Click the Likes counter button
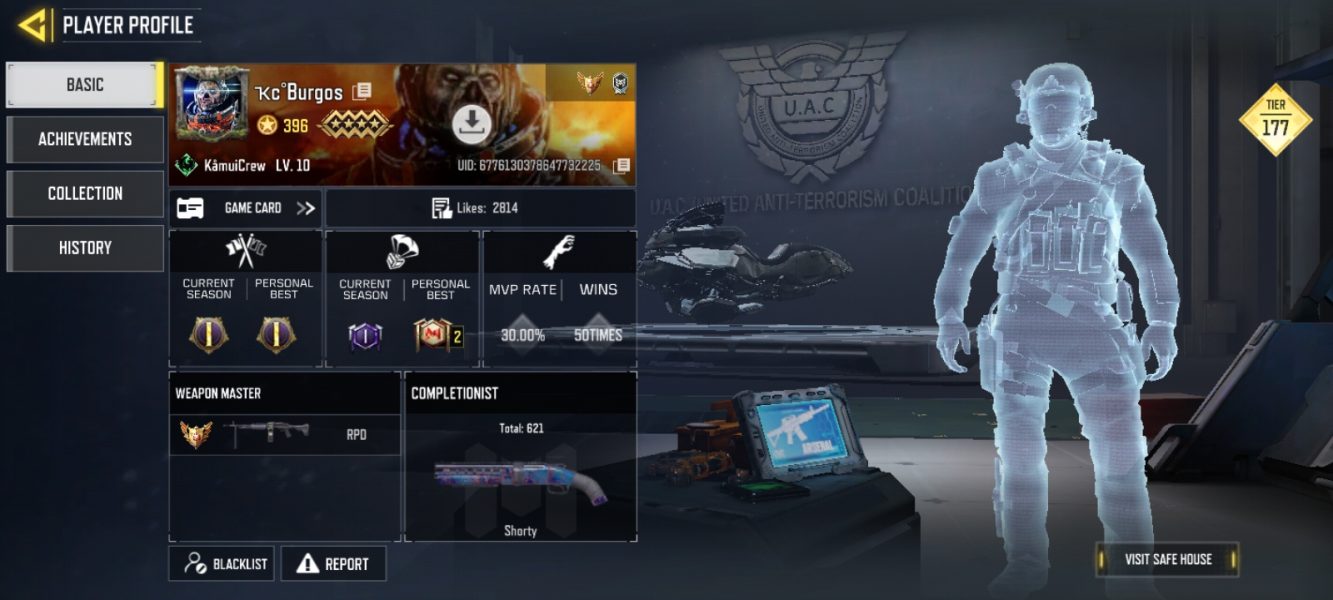1333x600 pixels. coord(480,208)
